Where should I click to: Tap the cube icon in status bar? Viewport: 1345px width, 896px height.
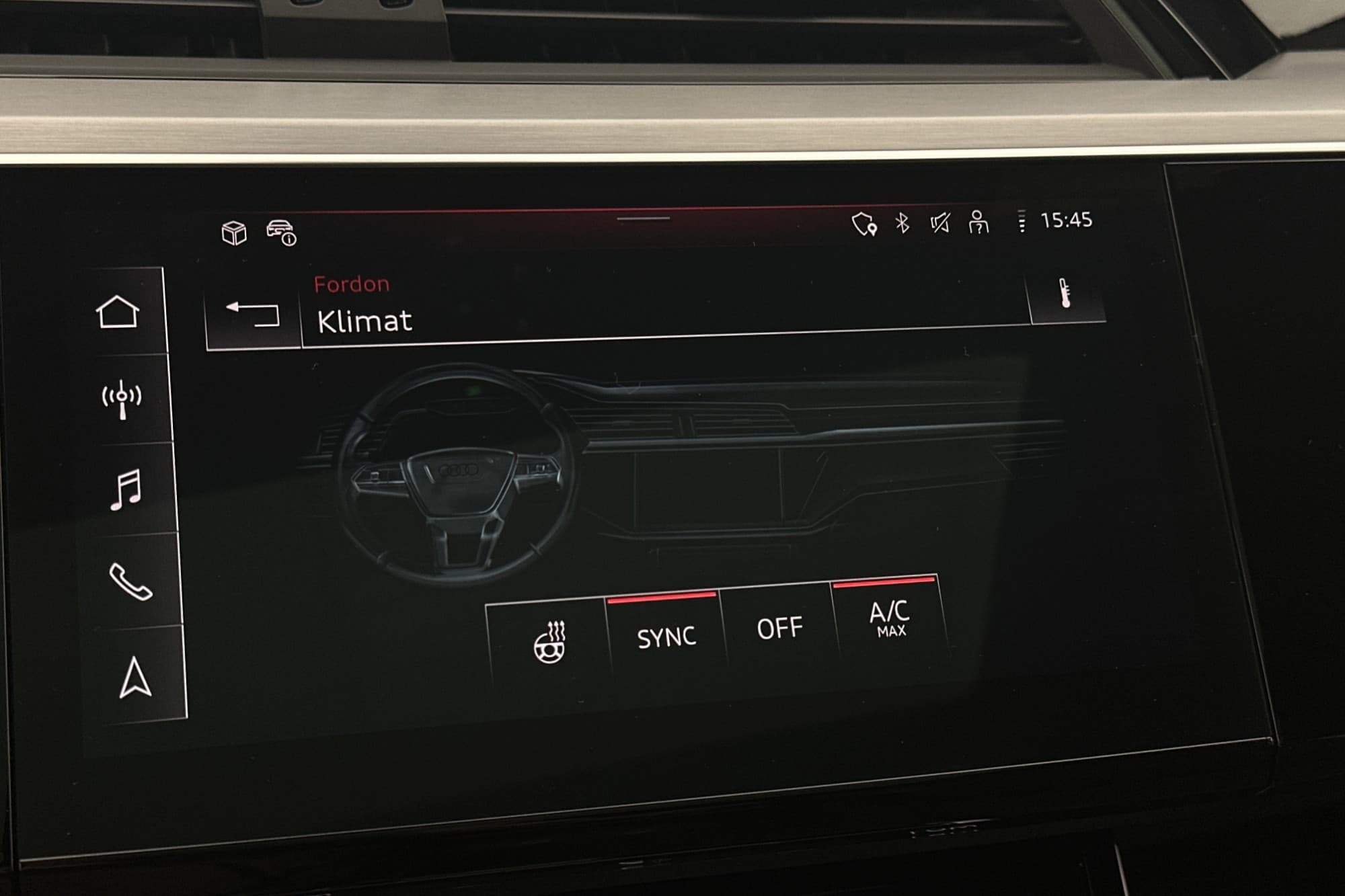point(234,233)
